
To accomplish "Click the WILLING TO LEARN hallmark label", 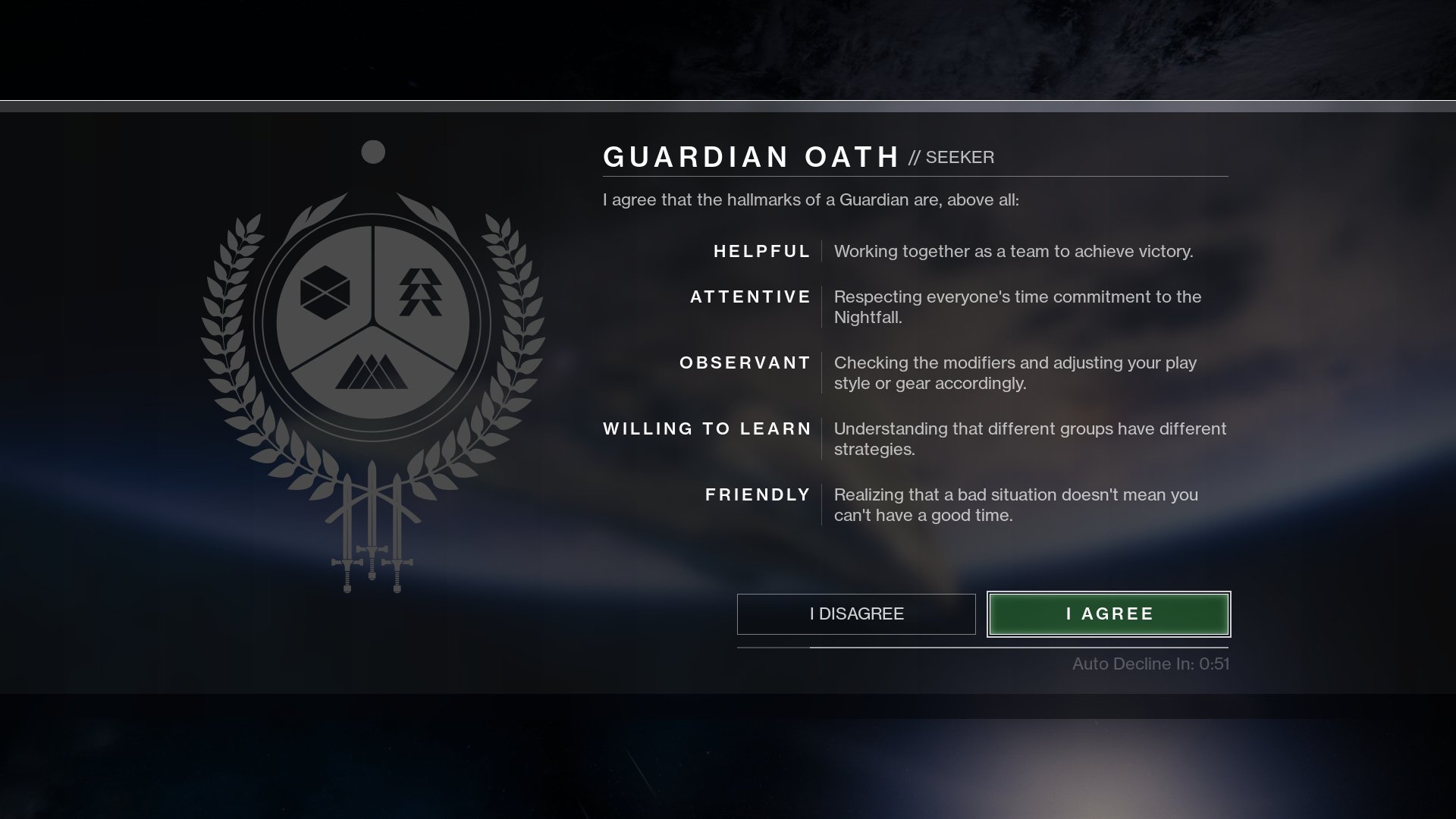I will (x=707, y=428).
